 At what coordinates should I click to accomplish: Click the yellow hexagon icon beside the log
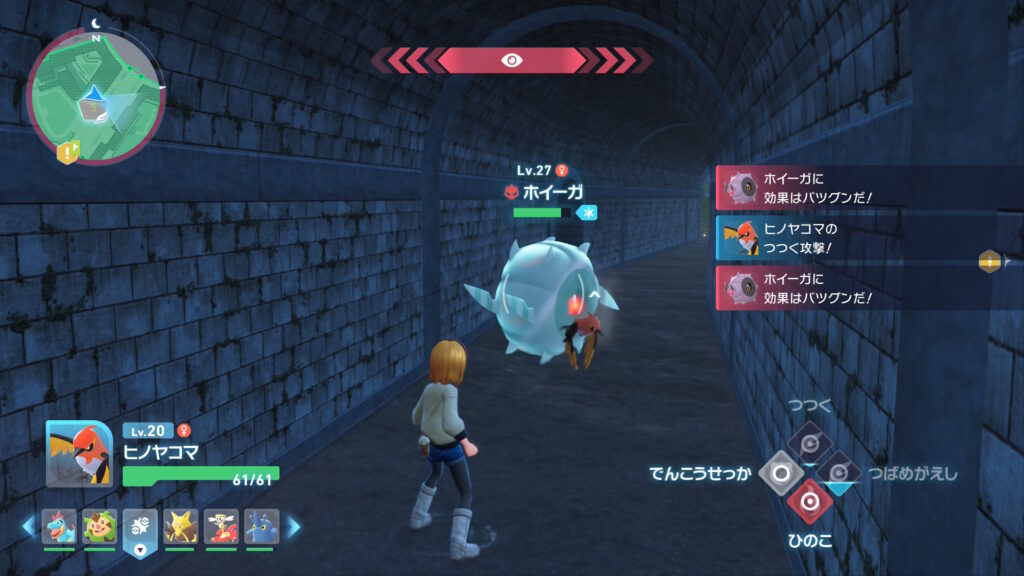click(990, 261)
